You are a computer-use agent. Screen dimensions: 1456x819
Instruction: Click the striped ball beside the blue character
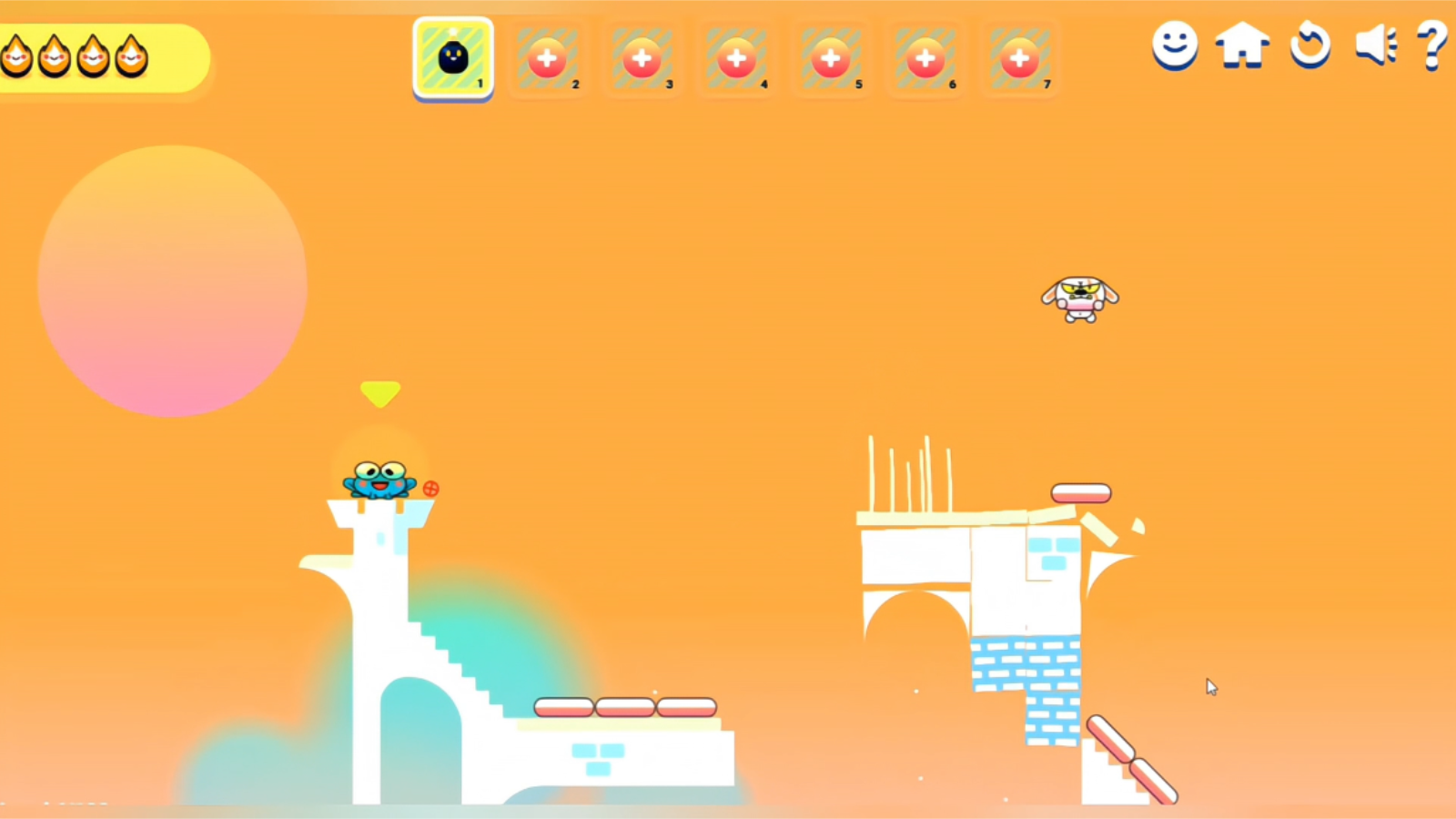[430, 488]
